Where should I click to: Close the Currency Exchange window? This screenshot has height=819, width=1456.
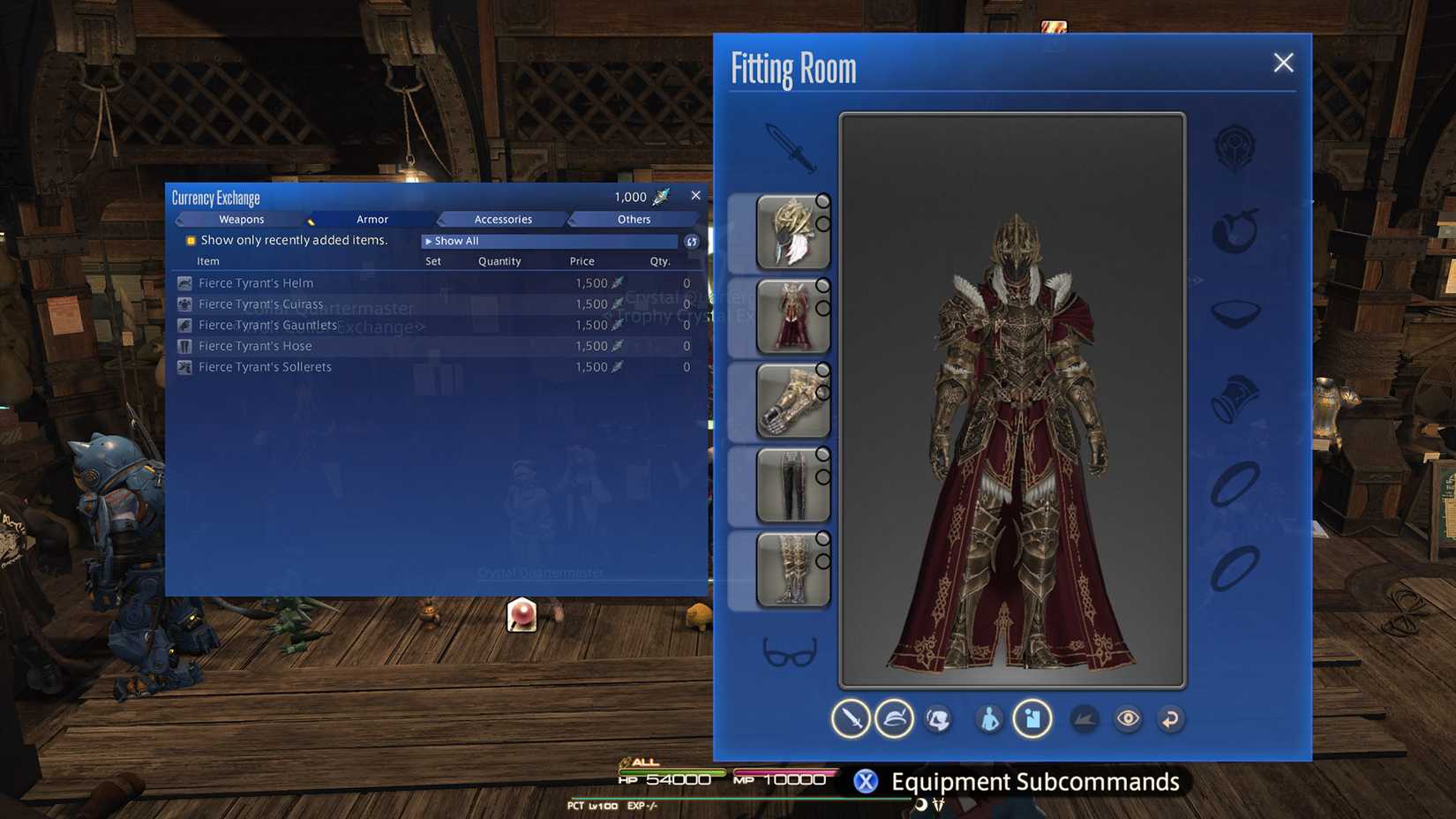(x=695, y=196)
